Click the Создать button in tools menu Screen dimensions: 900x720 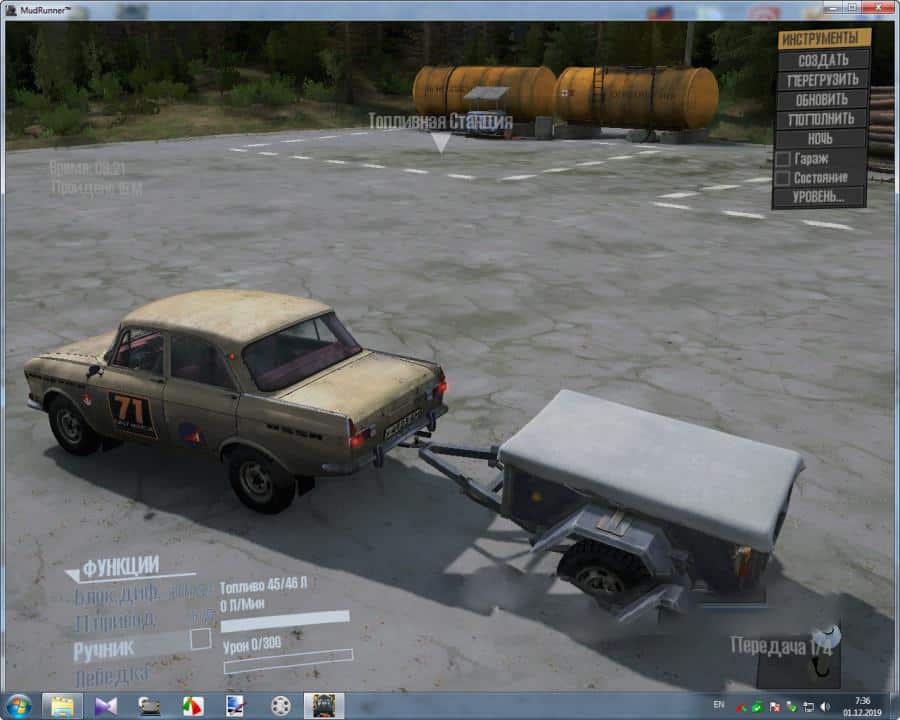click(x=823, y=60)
